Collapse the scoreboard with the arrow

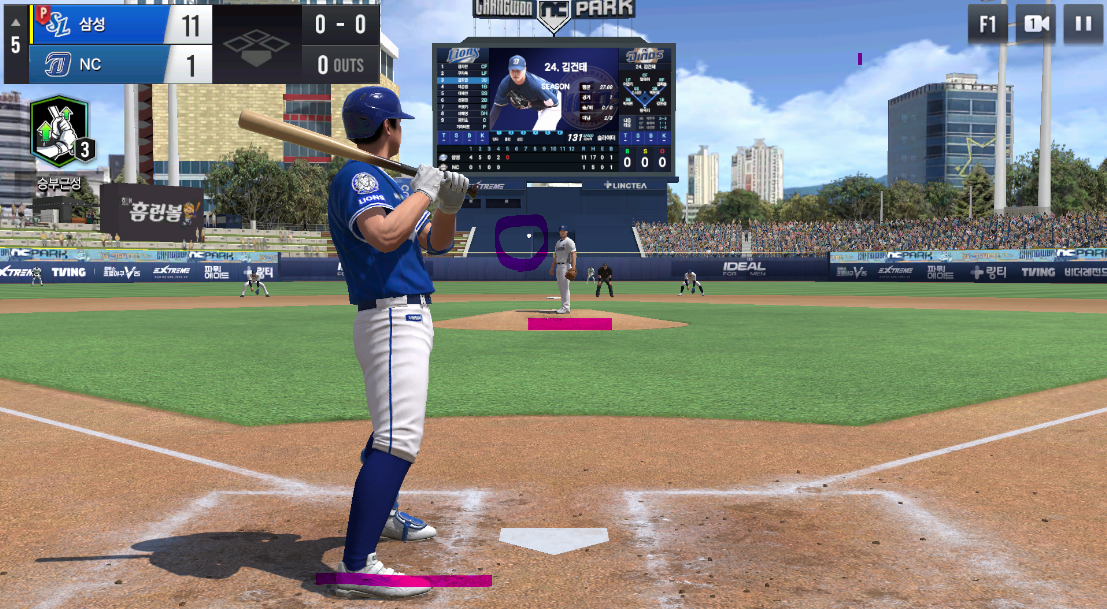pos(15,22)
